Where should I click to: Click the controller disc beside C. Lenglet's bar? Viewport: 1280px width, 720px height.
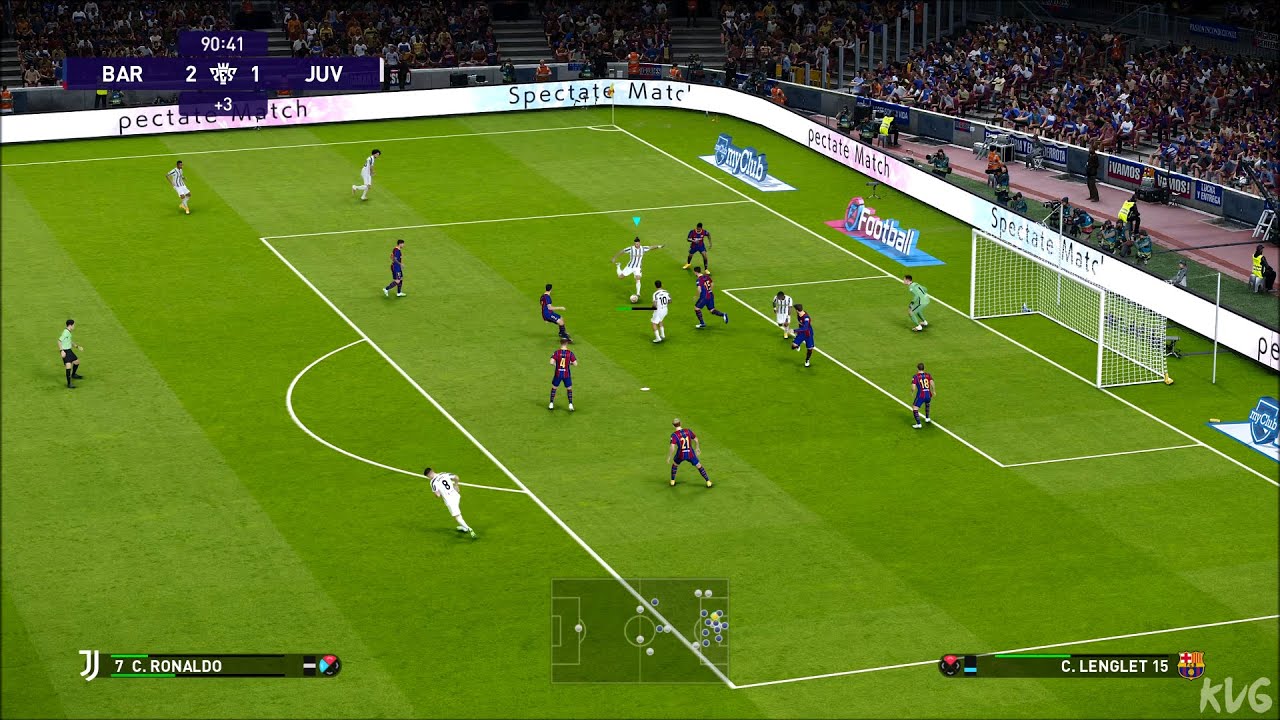tap(951, 665)
